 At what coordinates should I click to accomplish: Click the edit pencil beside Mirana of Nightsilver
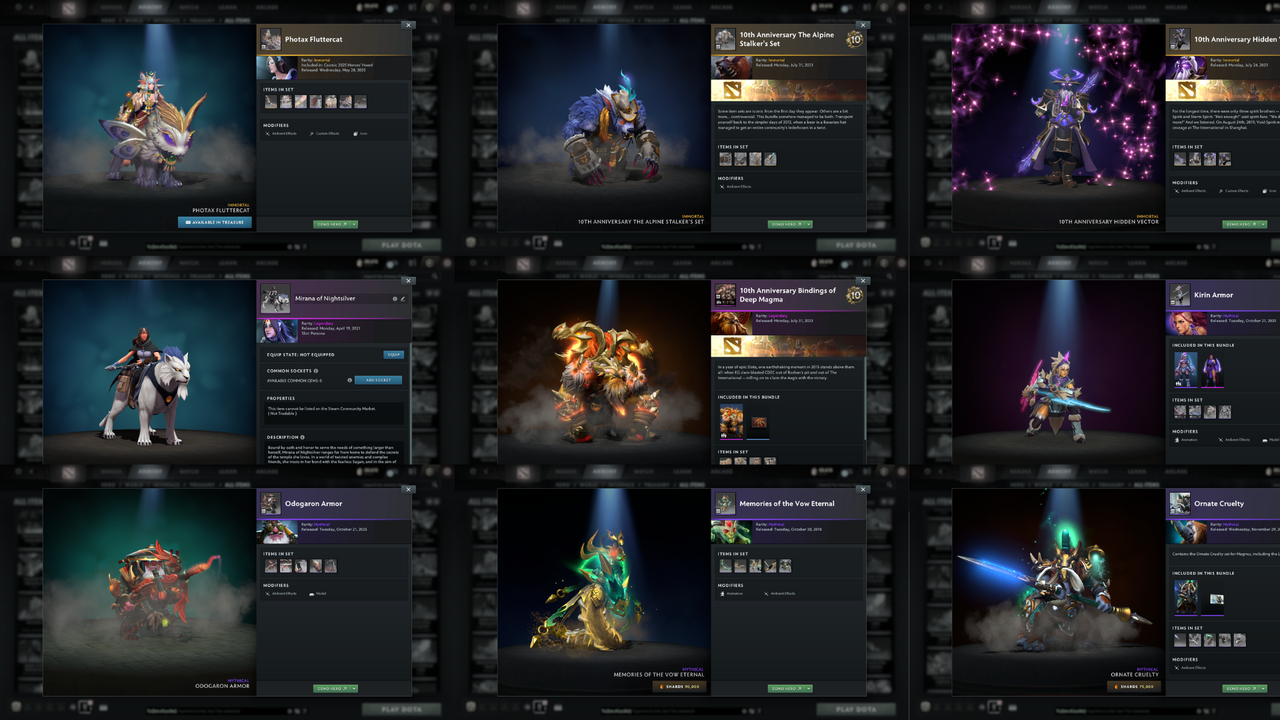[403, 298]
